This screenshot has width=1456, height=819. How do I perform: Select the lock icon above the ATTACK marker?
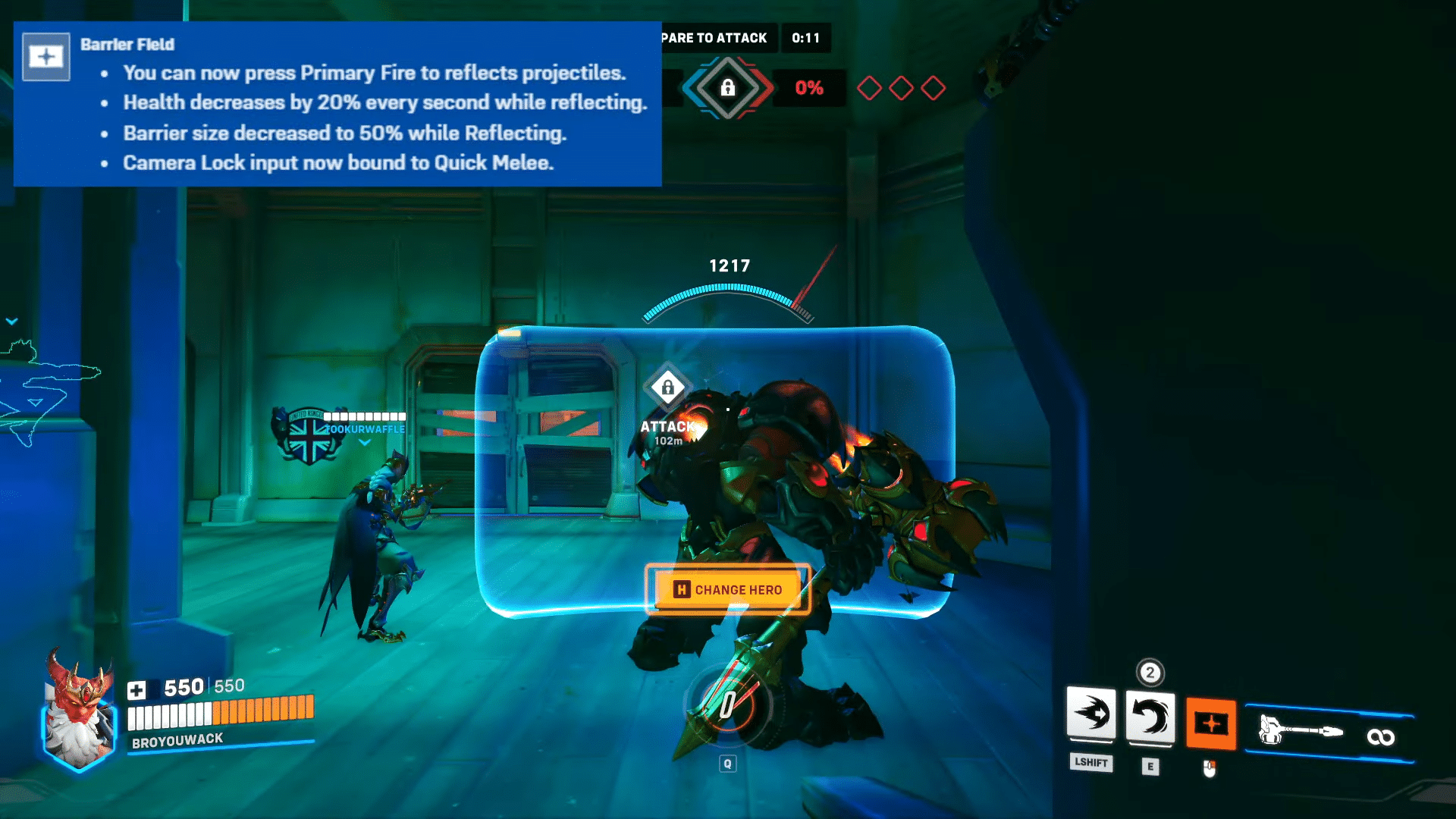tap(667, 388)
